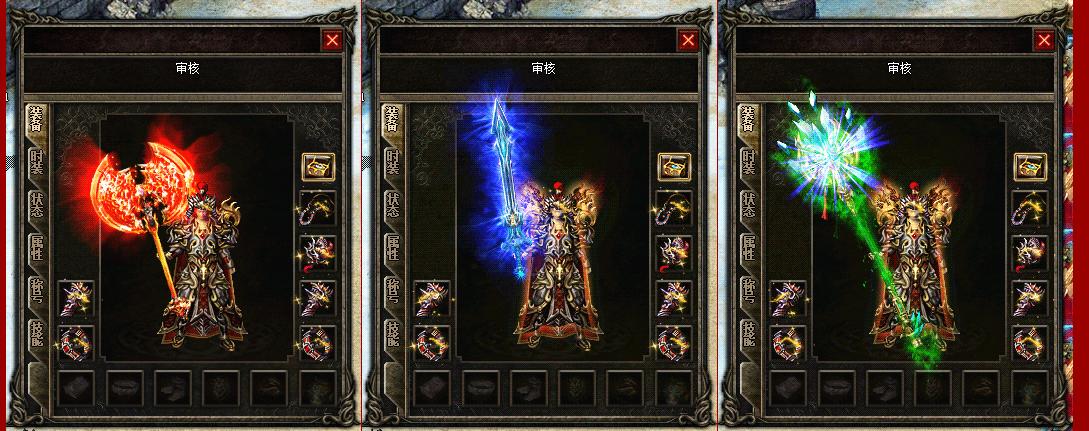
Task: Click treasure chest icon in blue sword panel
Action: (674, 166)
